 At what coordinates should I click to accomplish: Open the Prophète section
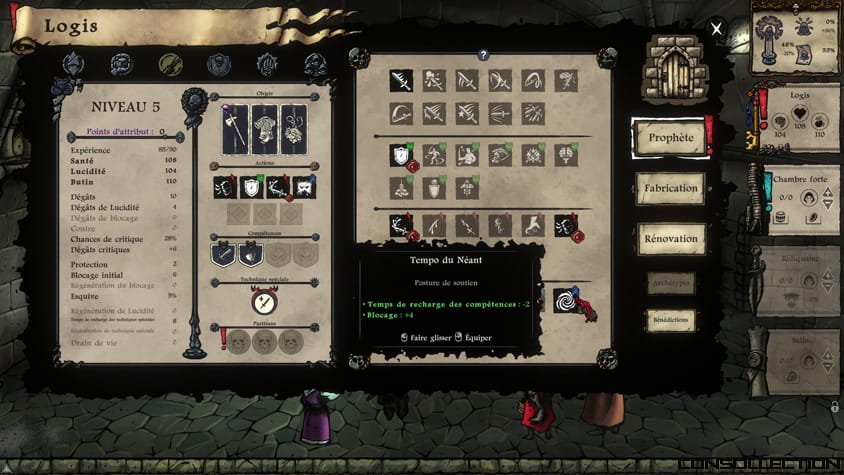[671, 138]
